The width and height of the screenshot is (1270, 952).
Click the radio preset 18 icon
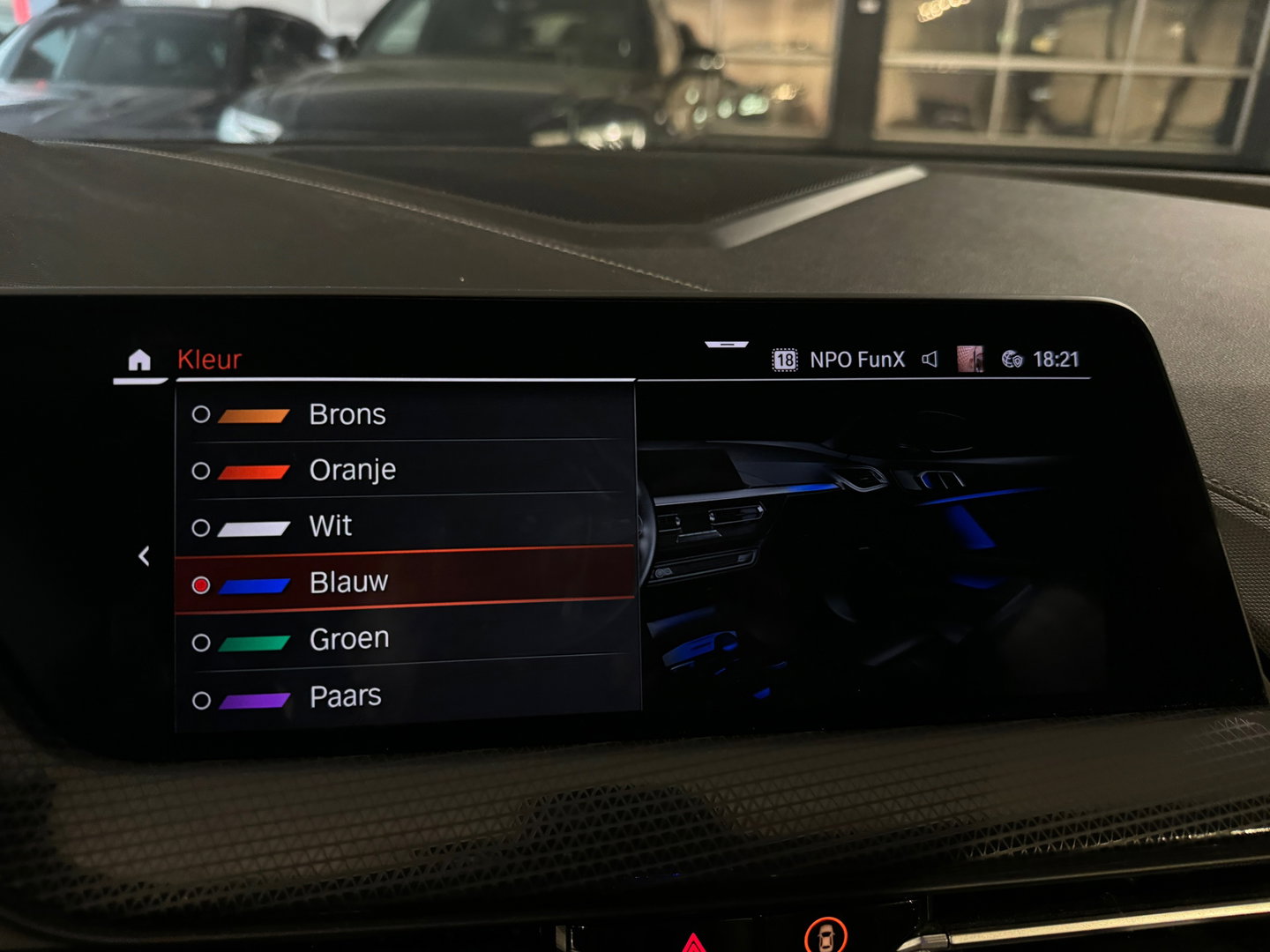786,358
